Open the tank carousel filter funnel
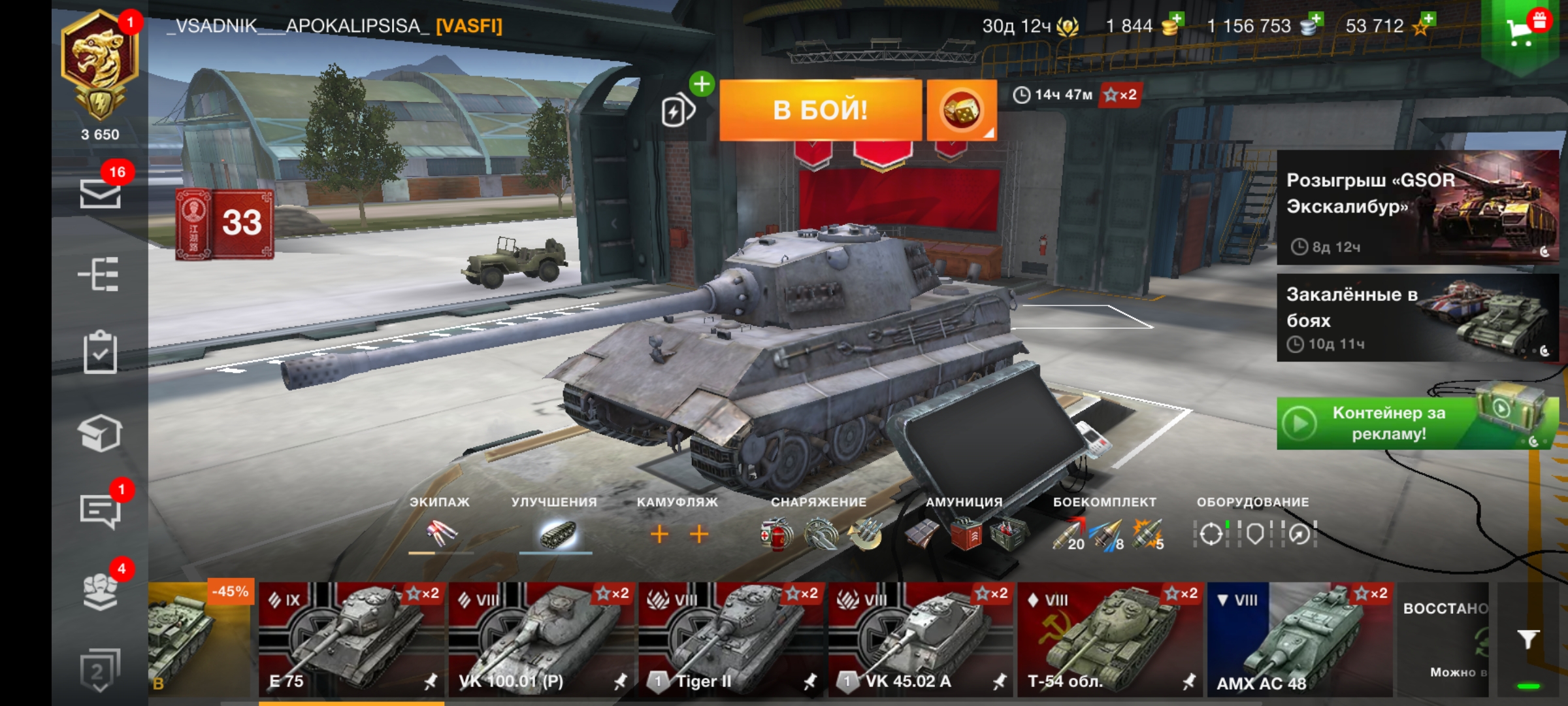Screen dimensions: 1568x706 (1527, 639)
